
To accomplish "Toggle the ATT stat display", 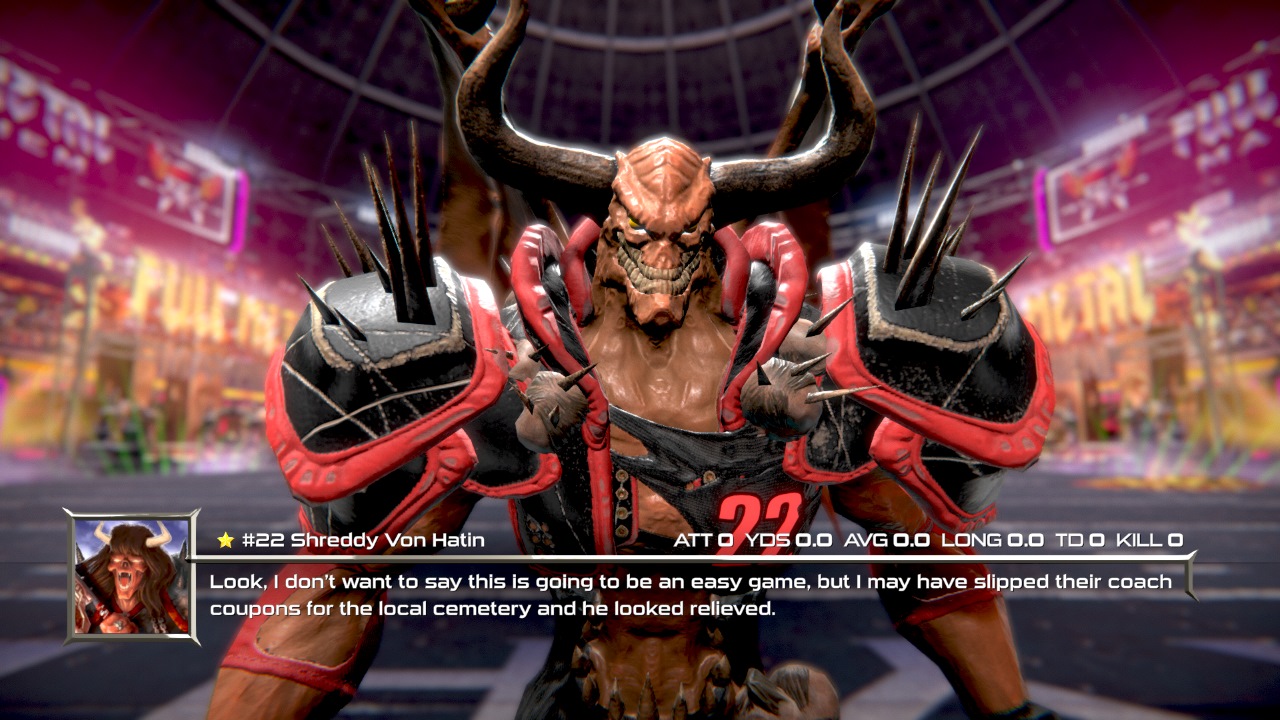I will click(690, 540).
